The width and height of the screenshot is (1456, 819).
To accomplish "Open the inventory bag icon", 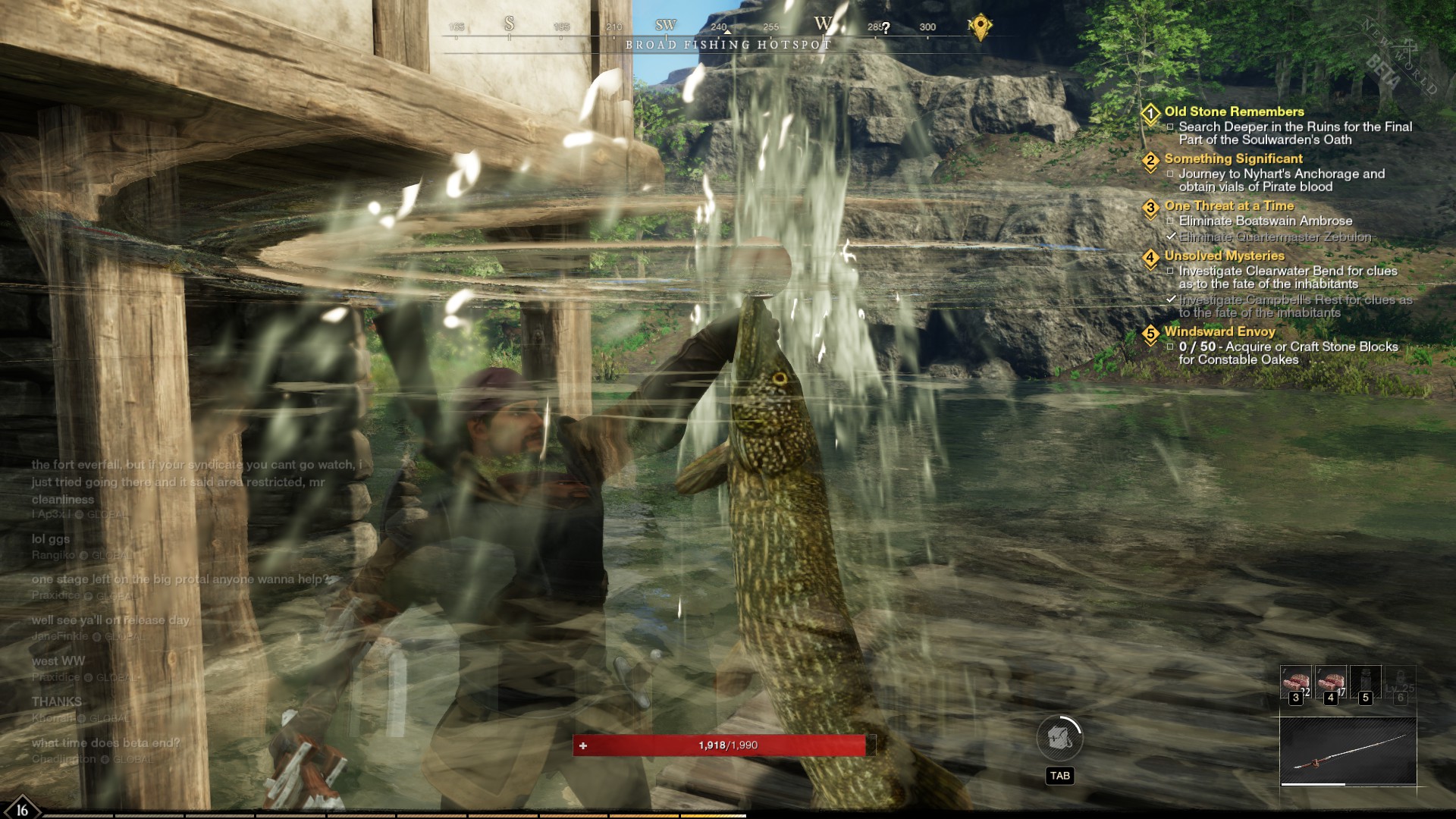I will (1059, 738).
